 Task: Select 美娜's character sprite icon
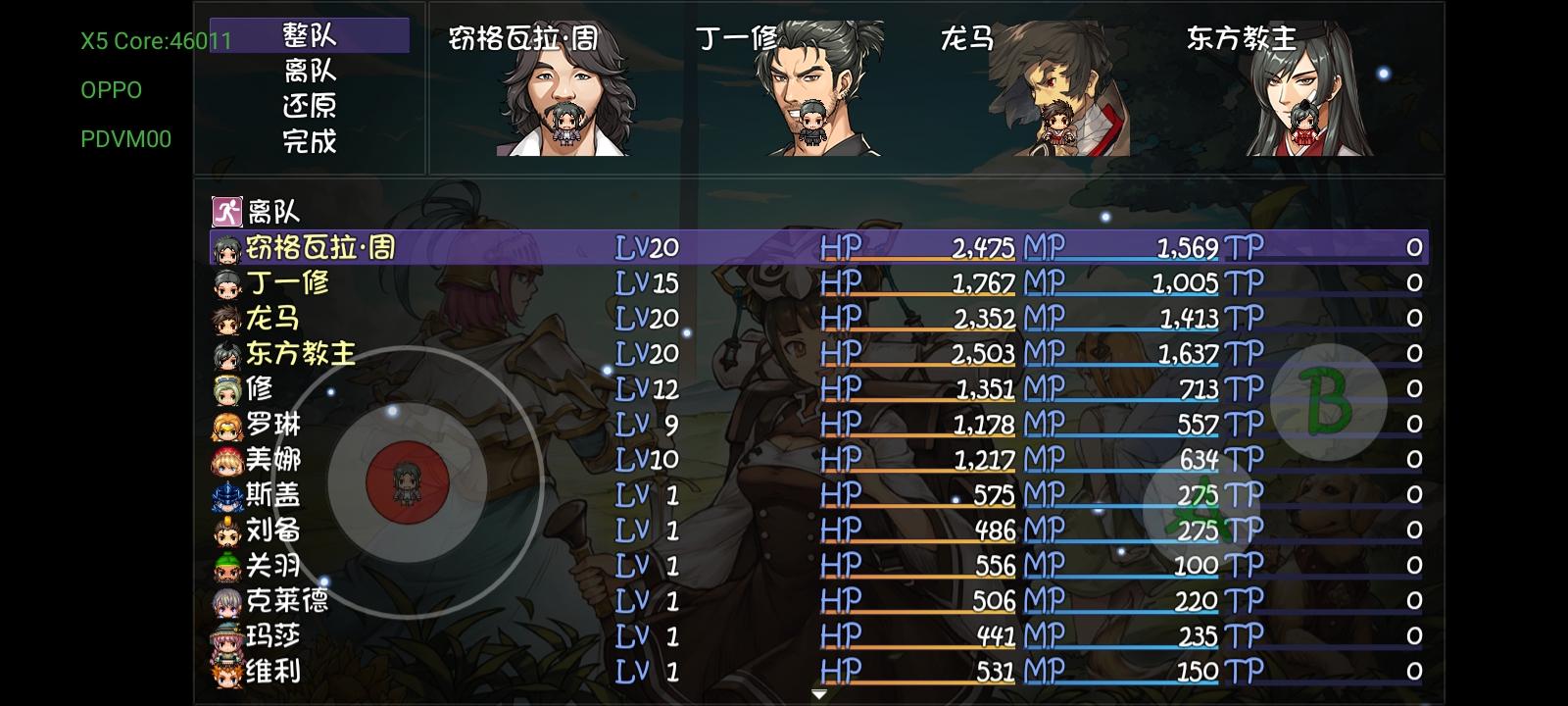pyautogui.click(x=226, y=460)
